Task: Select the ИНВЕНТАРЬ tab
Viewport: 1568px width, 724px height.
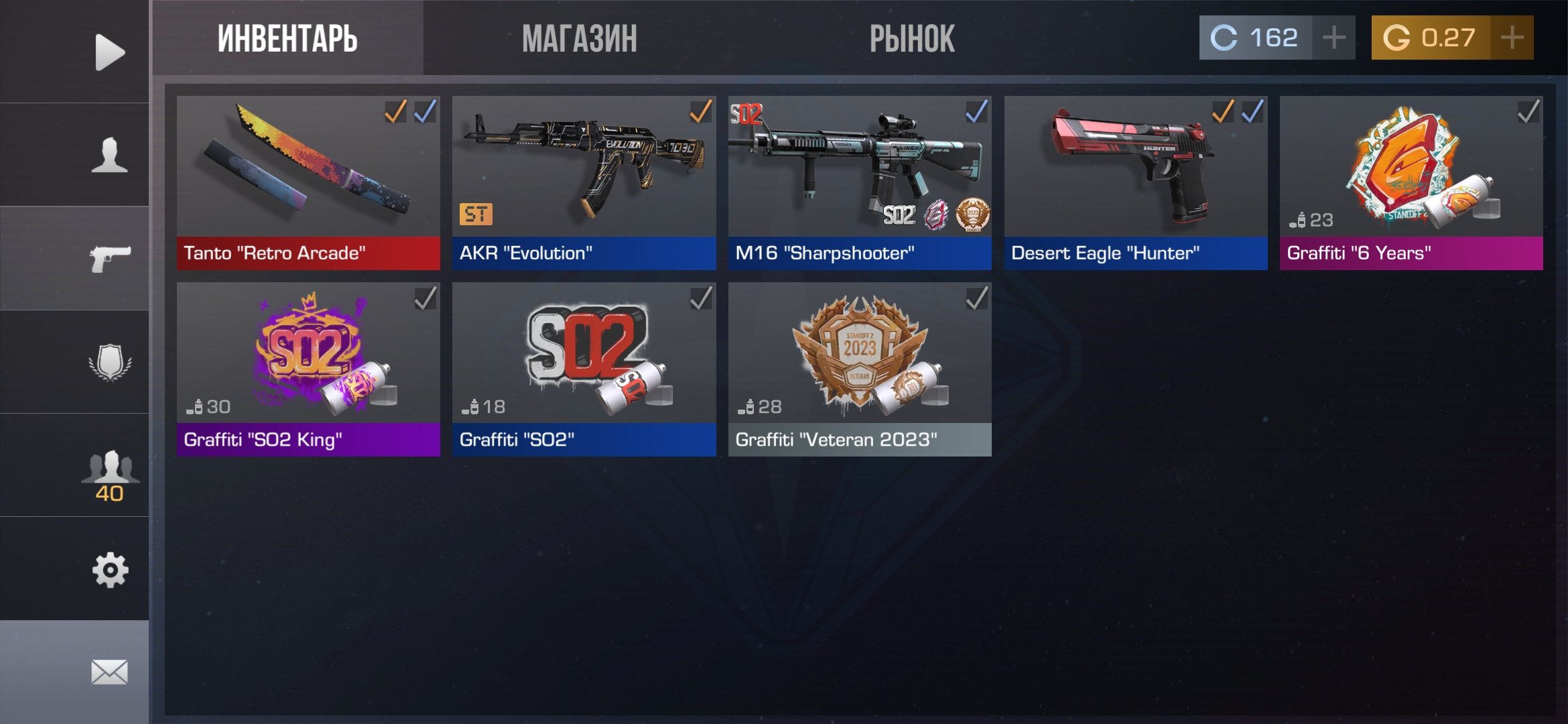Action: point(287,39)
